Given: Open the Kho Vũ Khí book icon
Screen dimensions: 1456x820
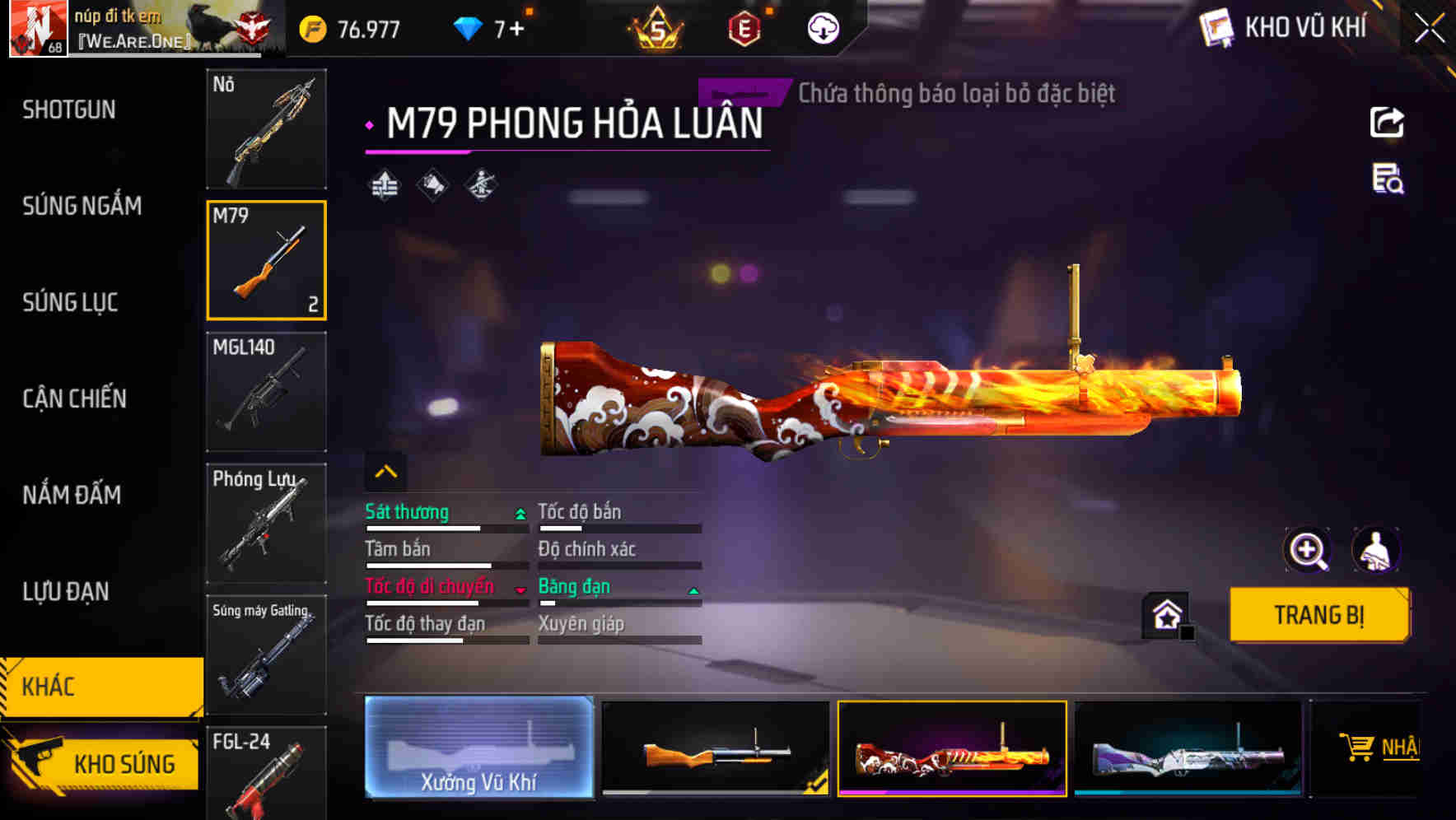Looking at the screenshot, I should point(1217,27).
